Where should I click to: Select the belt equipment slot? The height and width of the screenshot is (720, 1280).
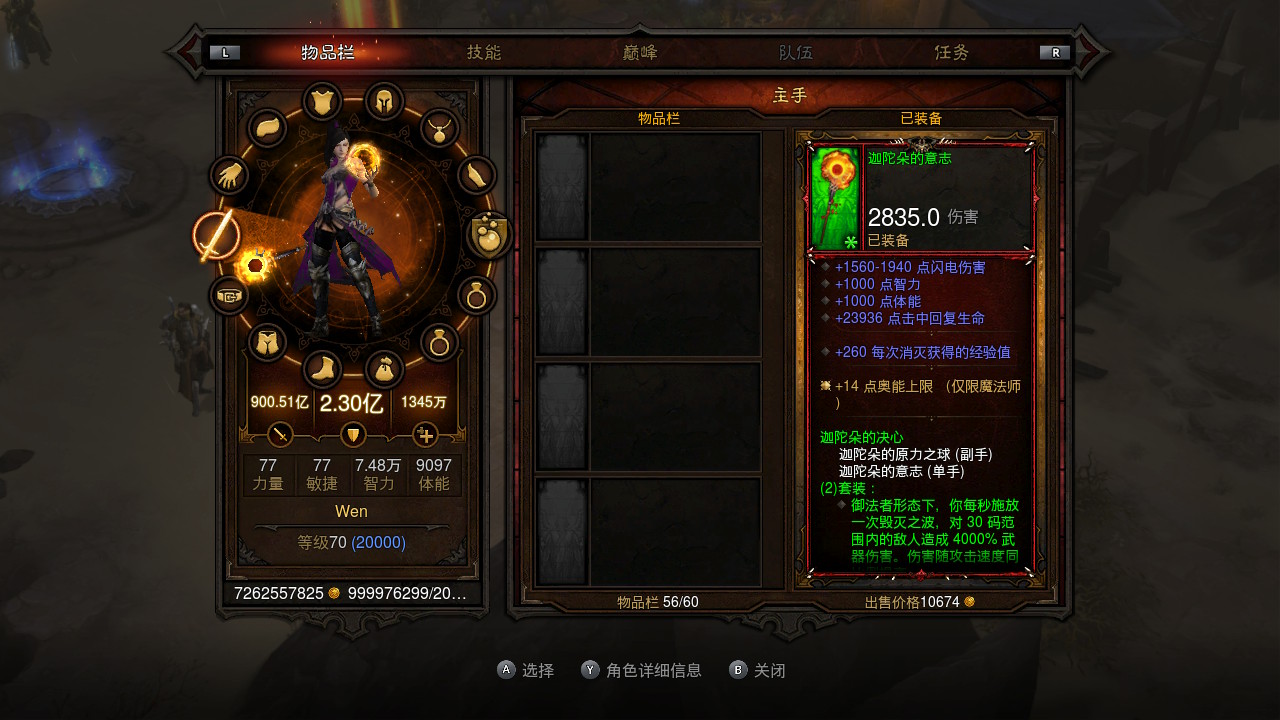[229, 296]
